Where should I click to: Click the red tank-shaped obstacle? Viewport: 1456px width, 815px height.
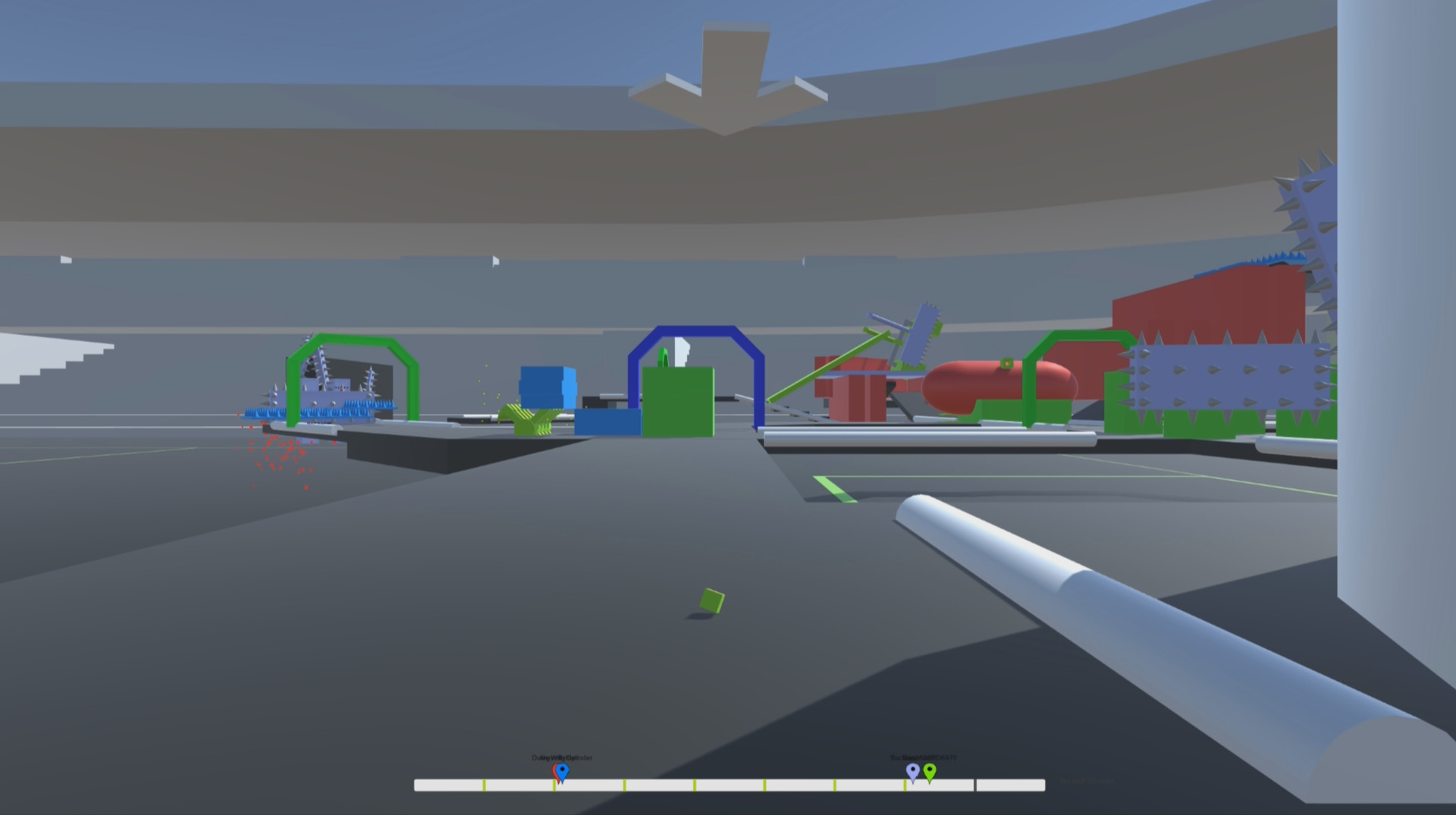coord(986,383)
